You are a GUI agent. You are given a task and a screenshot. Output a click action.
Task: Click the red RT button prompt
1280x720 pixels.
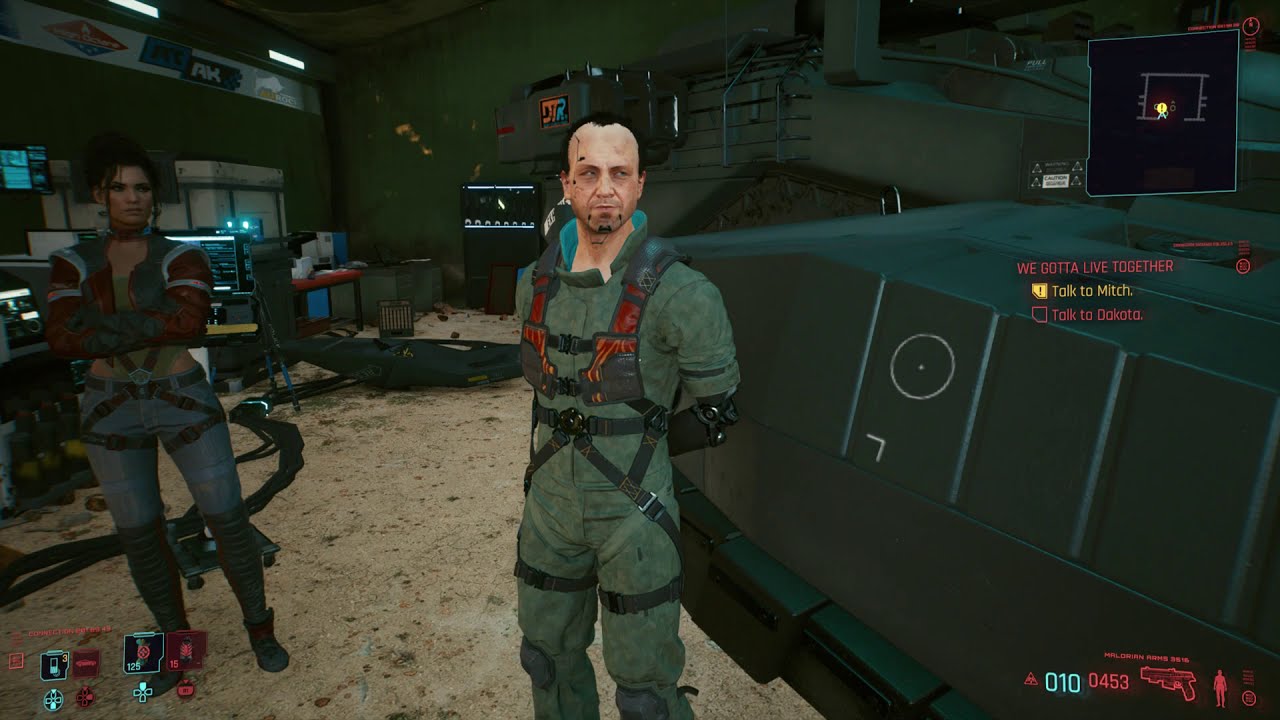(186, 690)
